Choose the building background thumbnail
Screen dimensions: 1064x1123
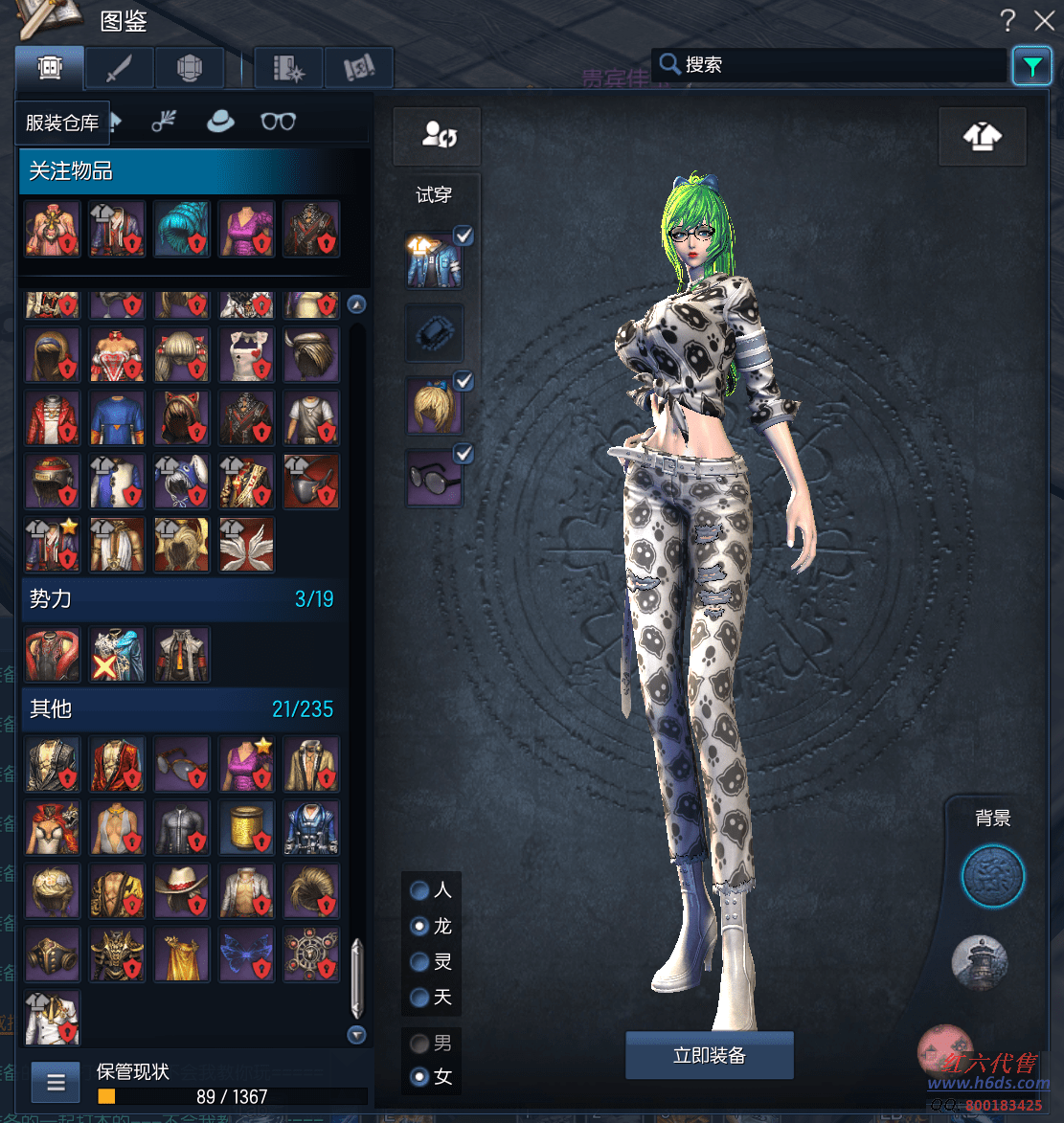(x=980, y=962)
